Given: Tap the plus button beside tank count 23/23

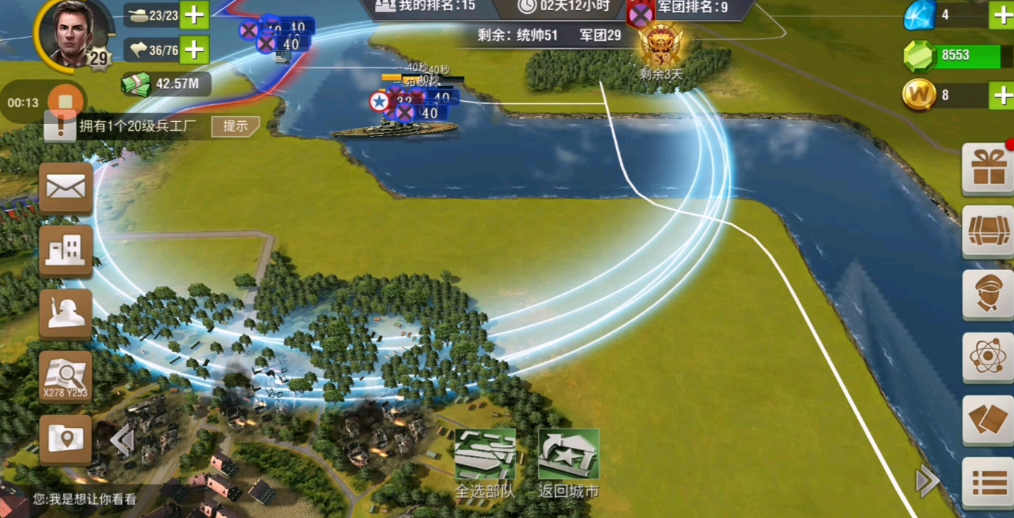Looking at the screenshot, I should click(x=195, y=15).
